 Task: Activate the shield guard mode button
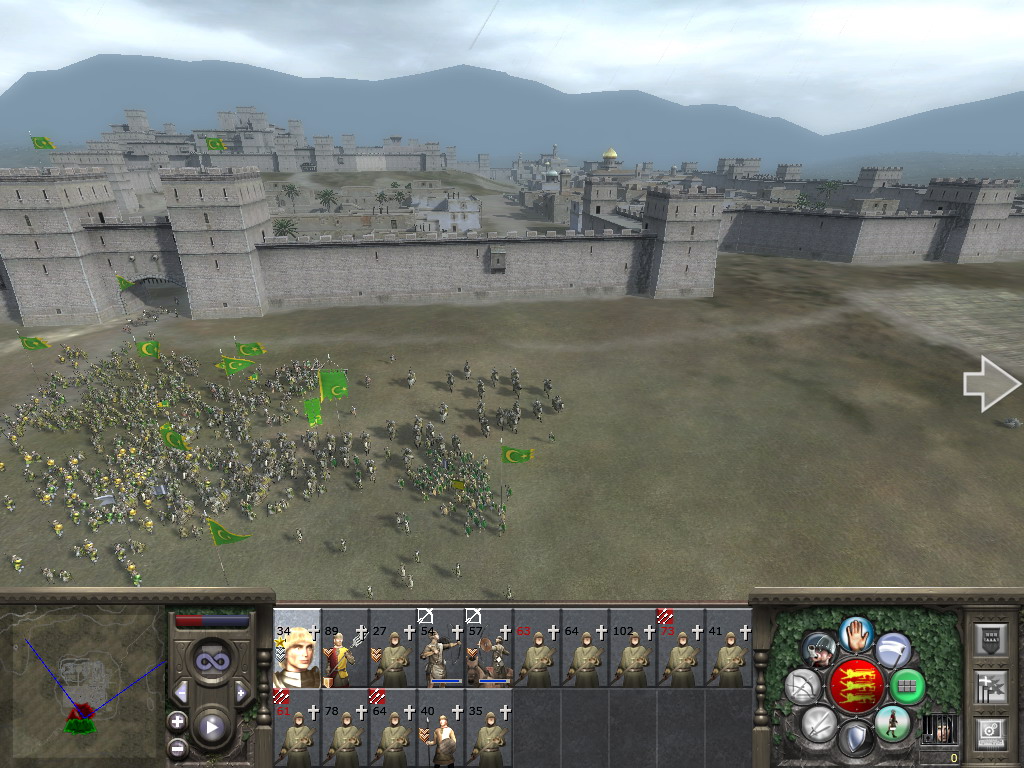point(856,739)
